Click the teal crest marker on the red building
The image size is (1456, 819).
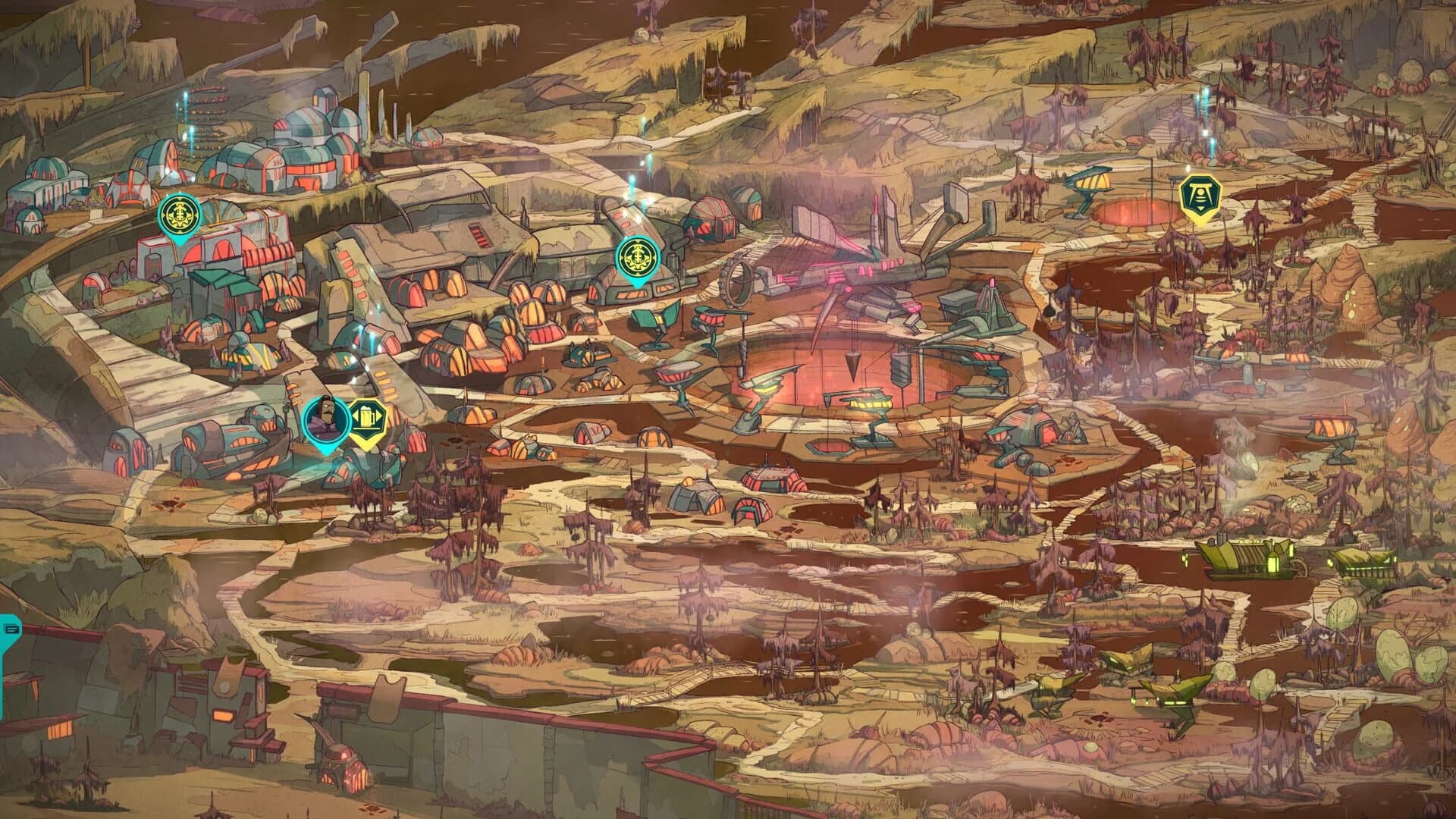(x=179, y=215)
